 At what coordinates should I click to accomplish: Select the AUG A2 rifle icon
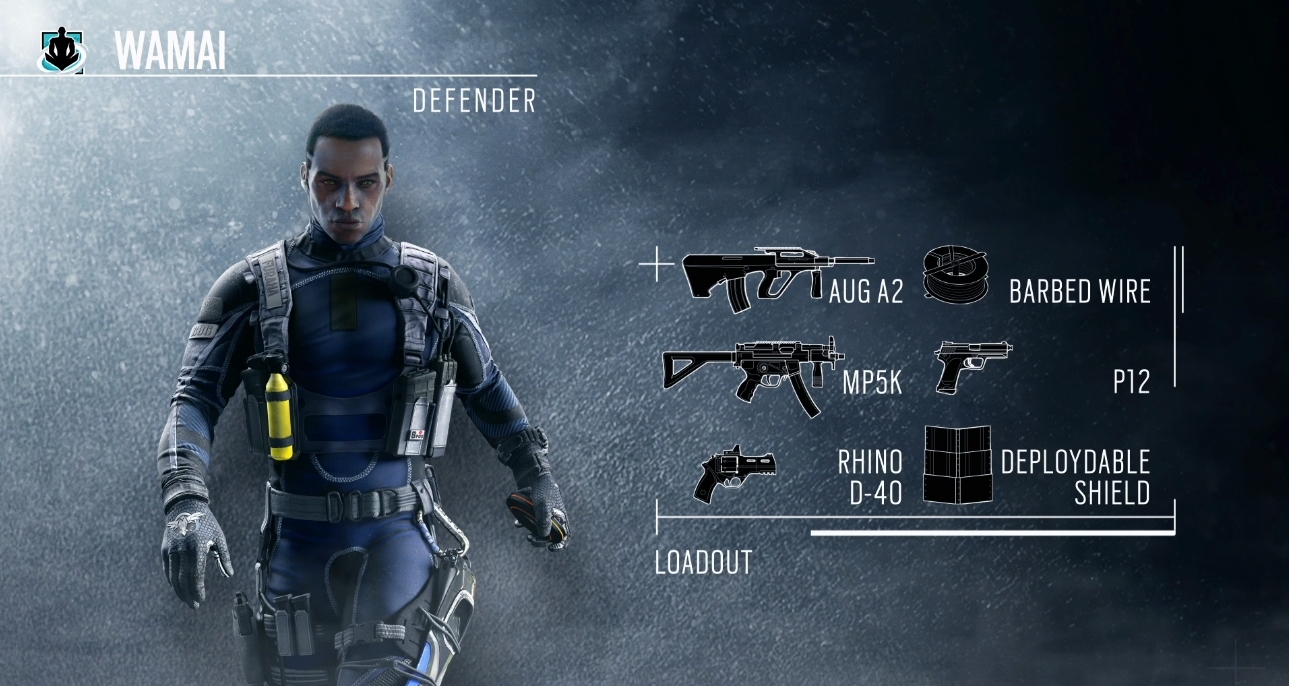coord(766,277)
